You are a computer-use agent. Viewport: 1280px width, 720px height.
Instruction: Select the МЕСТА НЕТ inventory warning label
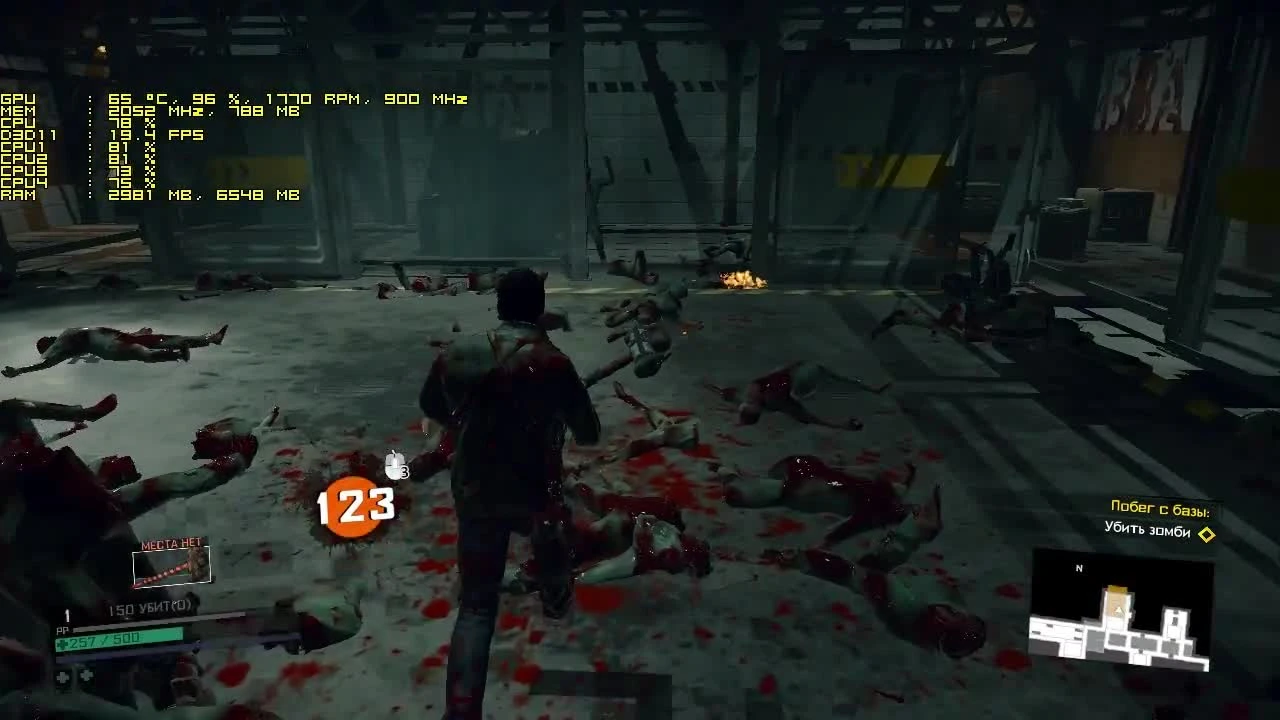(x=170, y=545)
